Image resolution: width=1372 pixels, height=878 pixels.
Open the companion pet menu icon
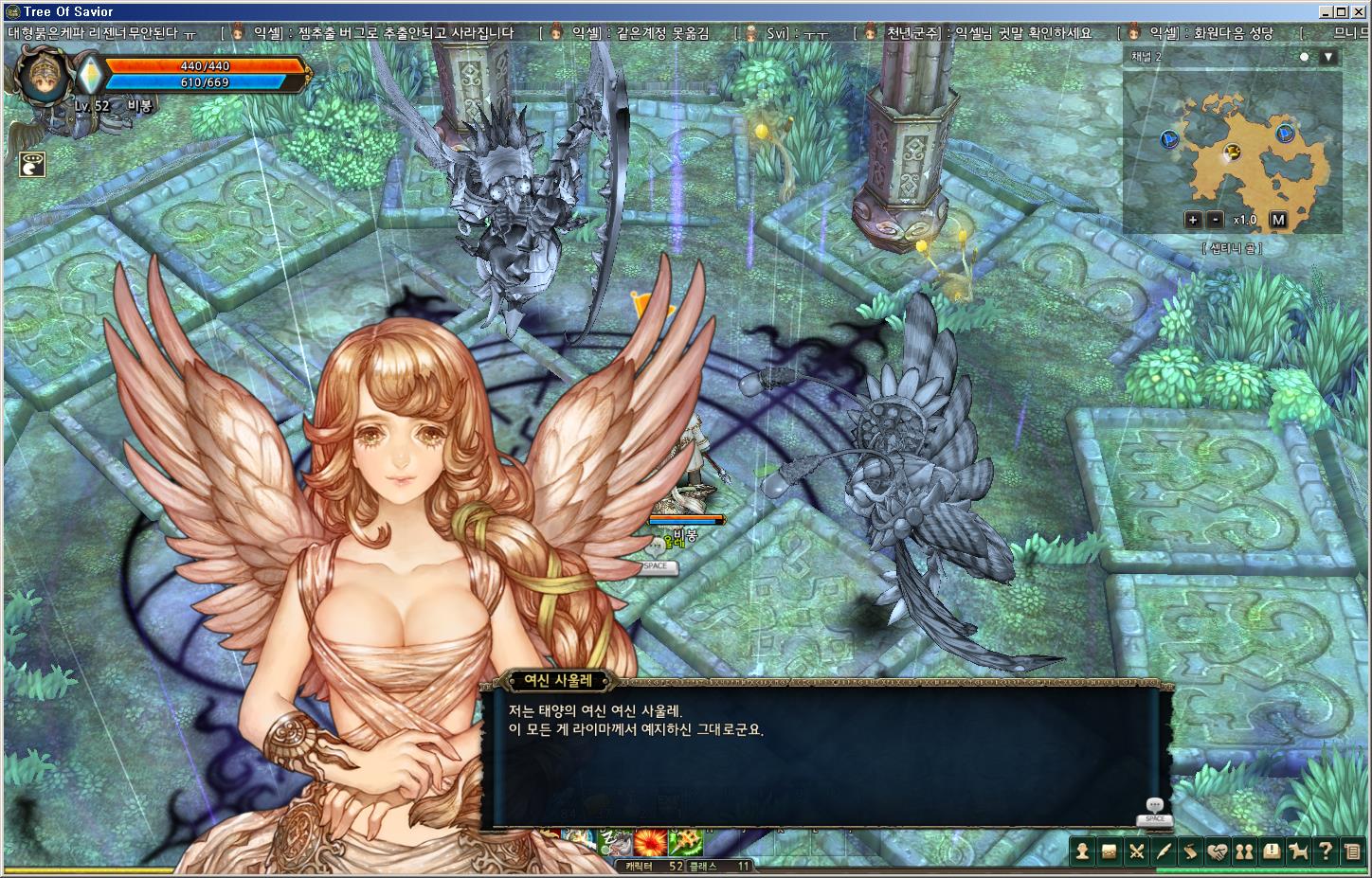tap(1298, 851)
